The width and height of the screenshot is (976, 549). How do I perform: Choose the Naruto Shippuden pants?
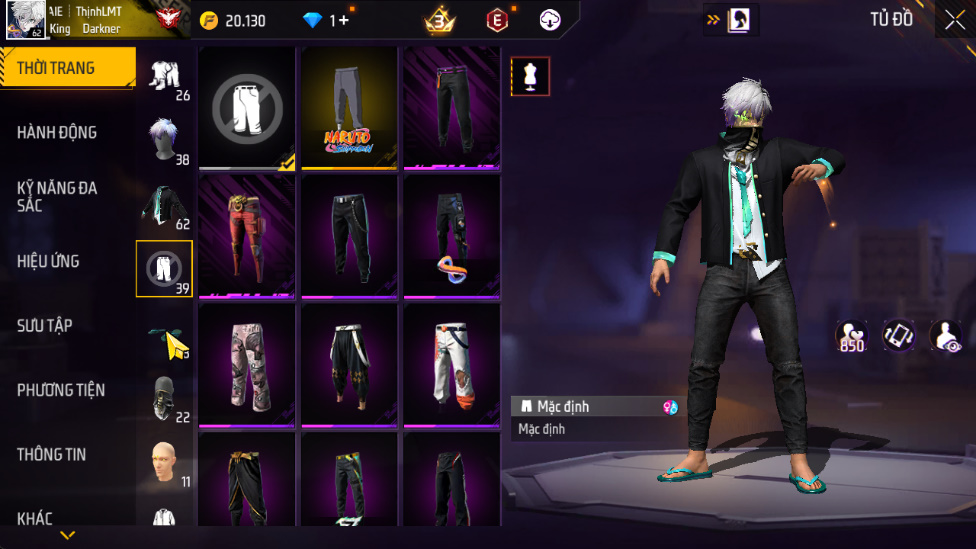click(349, 108)
